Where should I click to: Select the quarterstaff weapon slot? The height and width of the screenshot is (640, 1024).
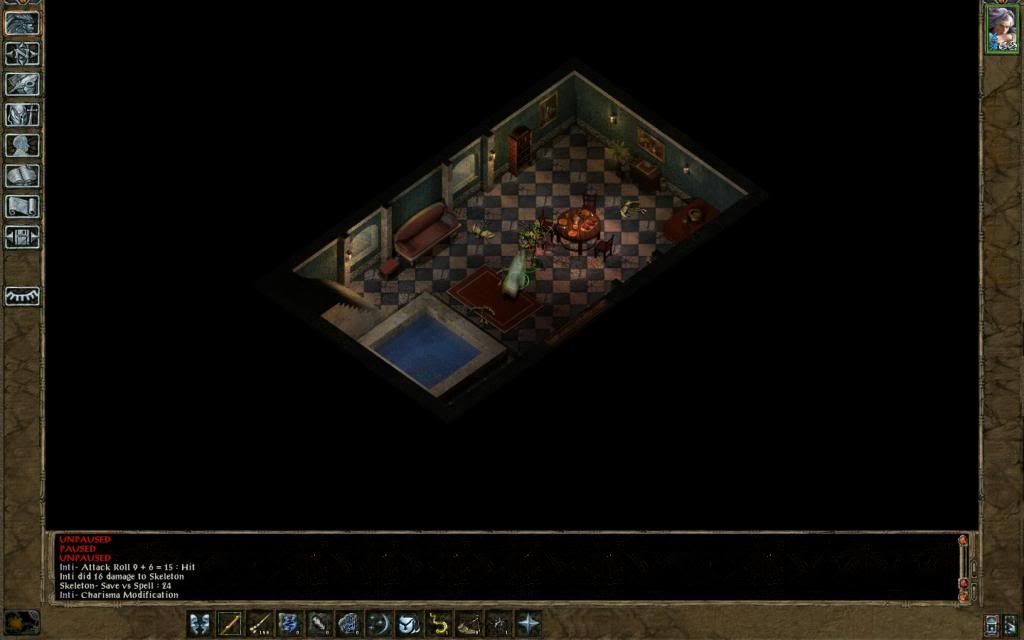click(230, 623)
